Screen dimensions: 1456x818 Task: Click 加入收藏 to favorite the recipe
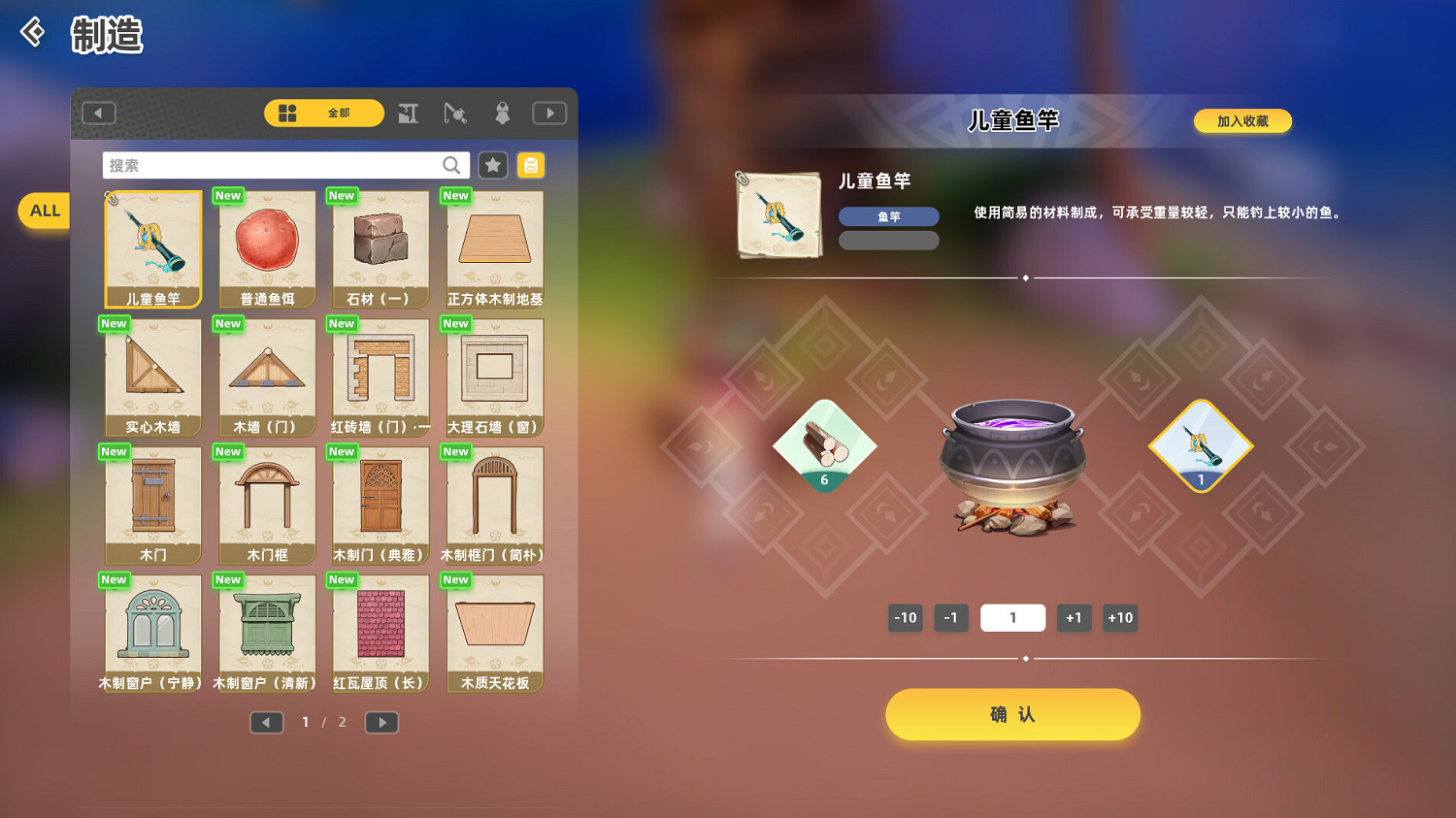[1242, 120]
